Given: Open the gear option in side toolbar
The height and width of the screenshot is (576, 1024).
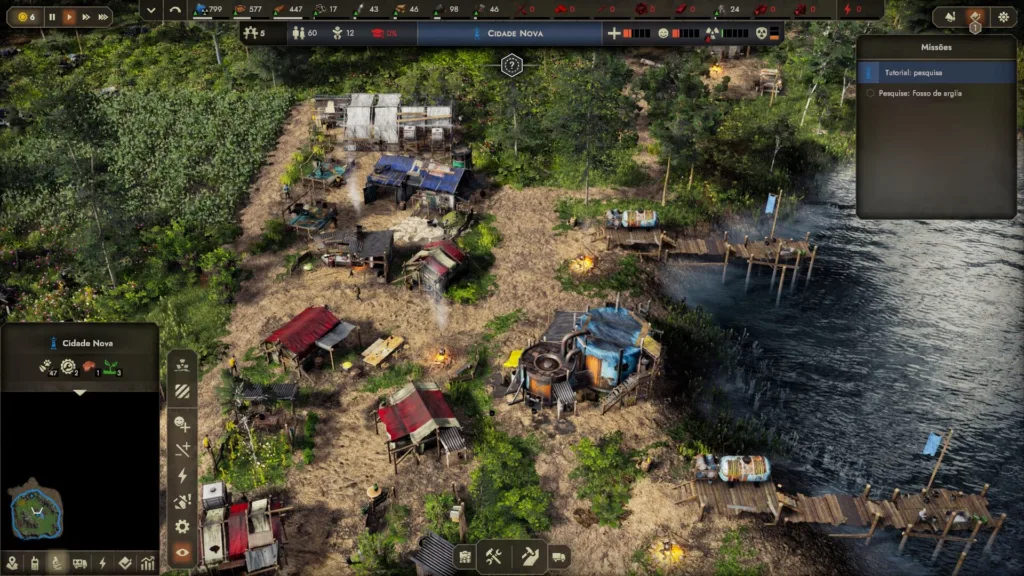Looking at the screenshot, I should (x=182, y=526).
